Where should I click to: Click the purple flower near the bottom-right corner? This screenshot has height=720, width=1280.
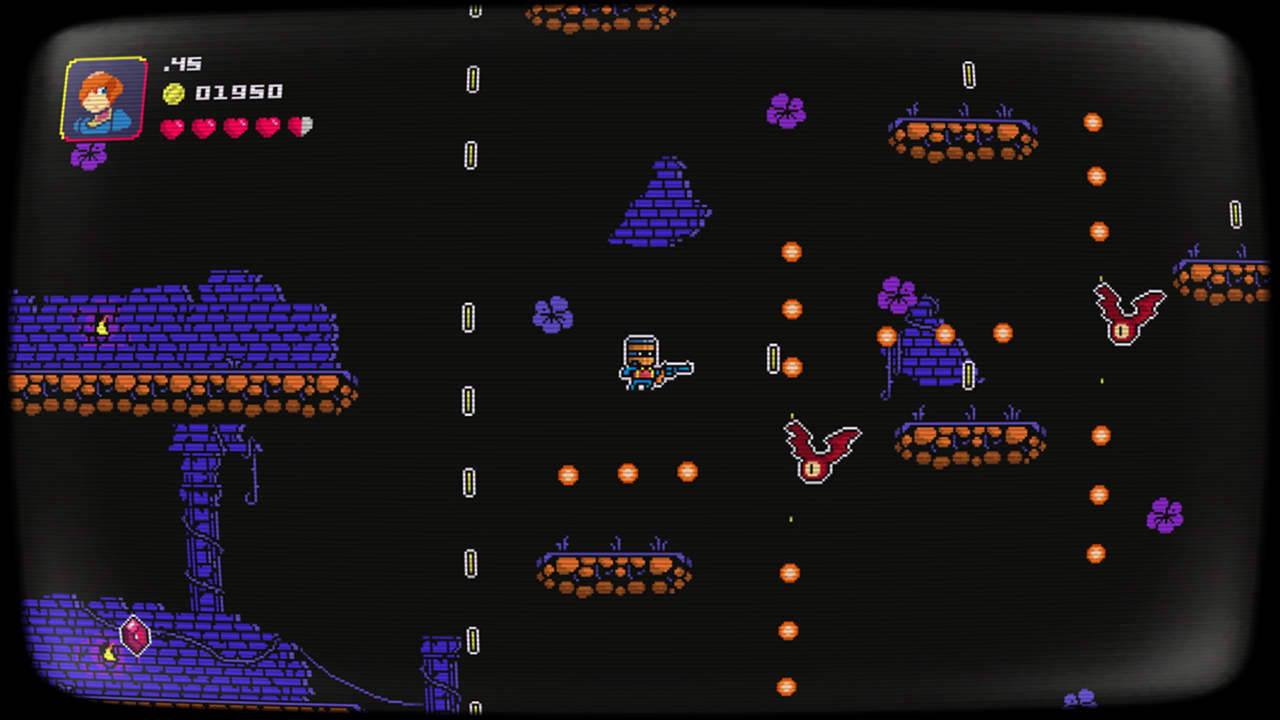[1163, 513]
